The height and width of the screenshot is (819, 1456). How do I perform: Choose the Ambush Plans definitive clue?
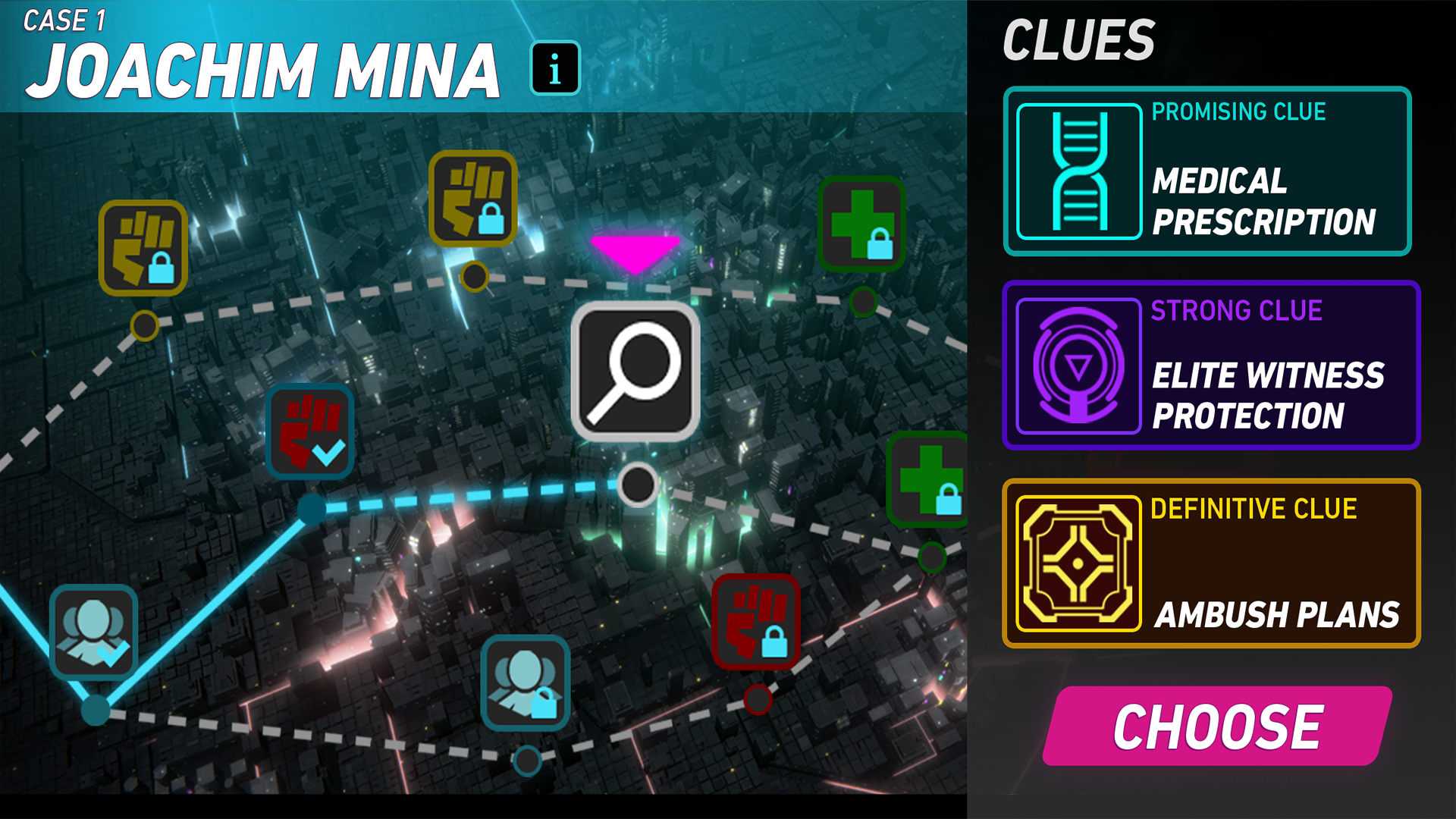click(x=1210, y=563)
